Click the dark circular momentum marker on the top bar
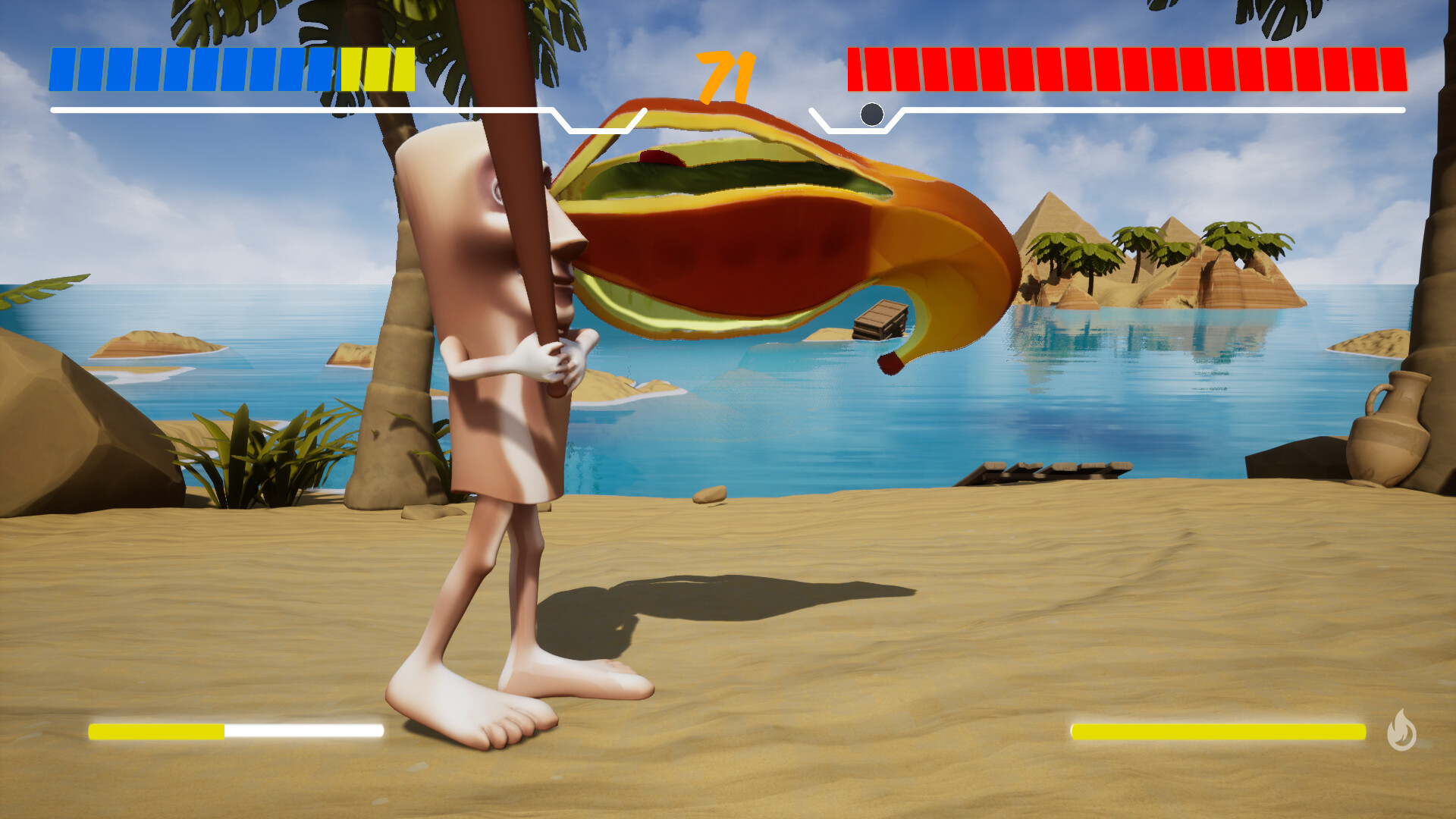The width and height of the screenshot is (1456, 819). (873, 114)
